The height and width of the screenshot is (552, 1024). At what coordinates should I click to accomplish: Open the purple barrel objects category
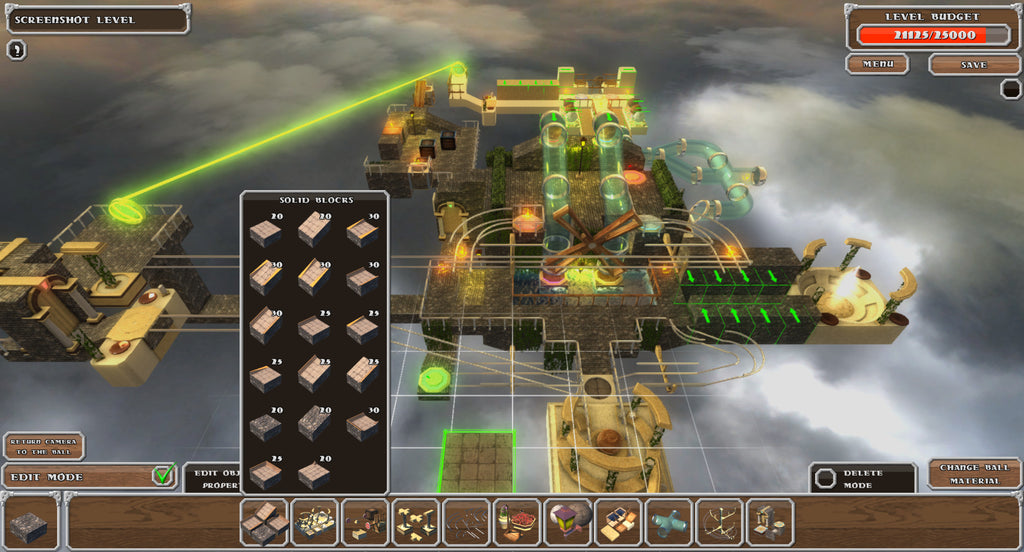point(568,521)
